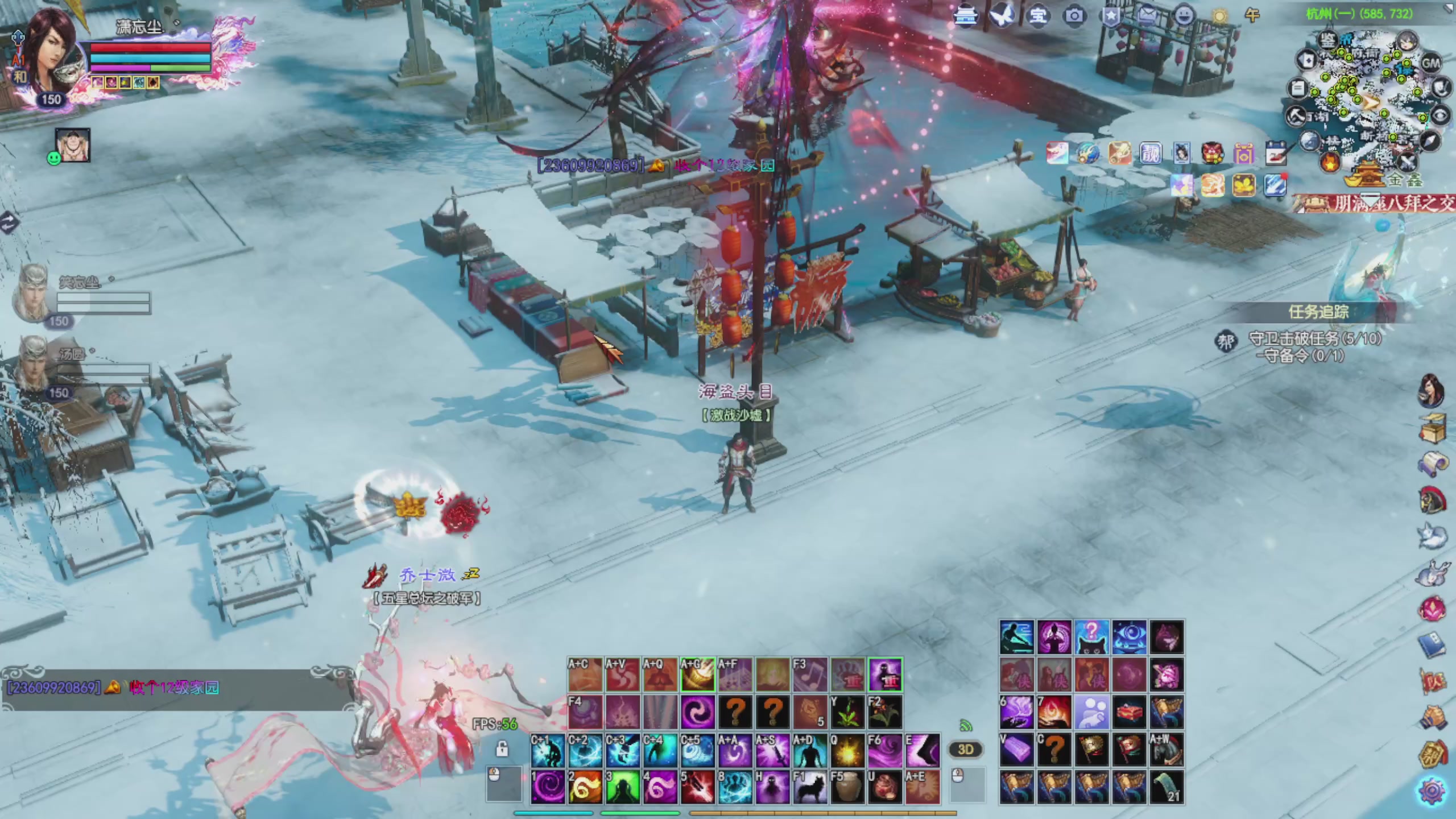This screenshot has width=1456, height=819.
Task: Click the hotbar padlock lock icon
Action: coord(502,749)
